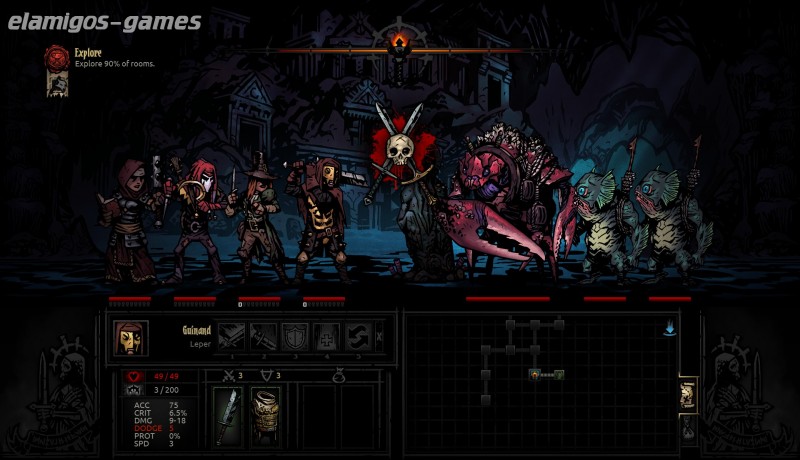Inspect the Leper's equipped sword weapon
The width and height of the screenshot is (800, 460).
tap(229, 415)
